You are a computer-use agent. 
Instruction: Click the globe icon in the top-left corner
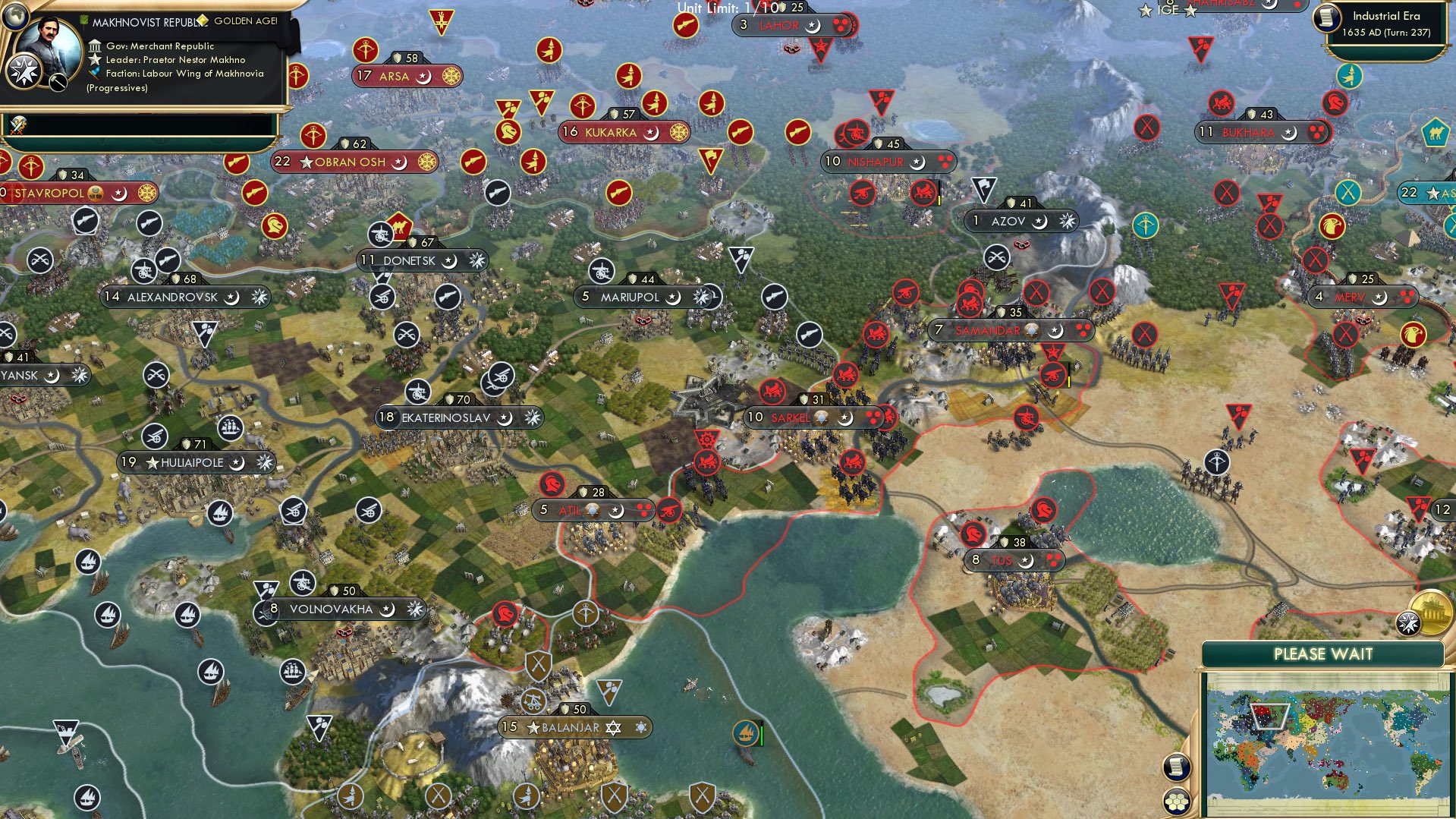coord(15,16)
